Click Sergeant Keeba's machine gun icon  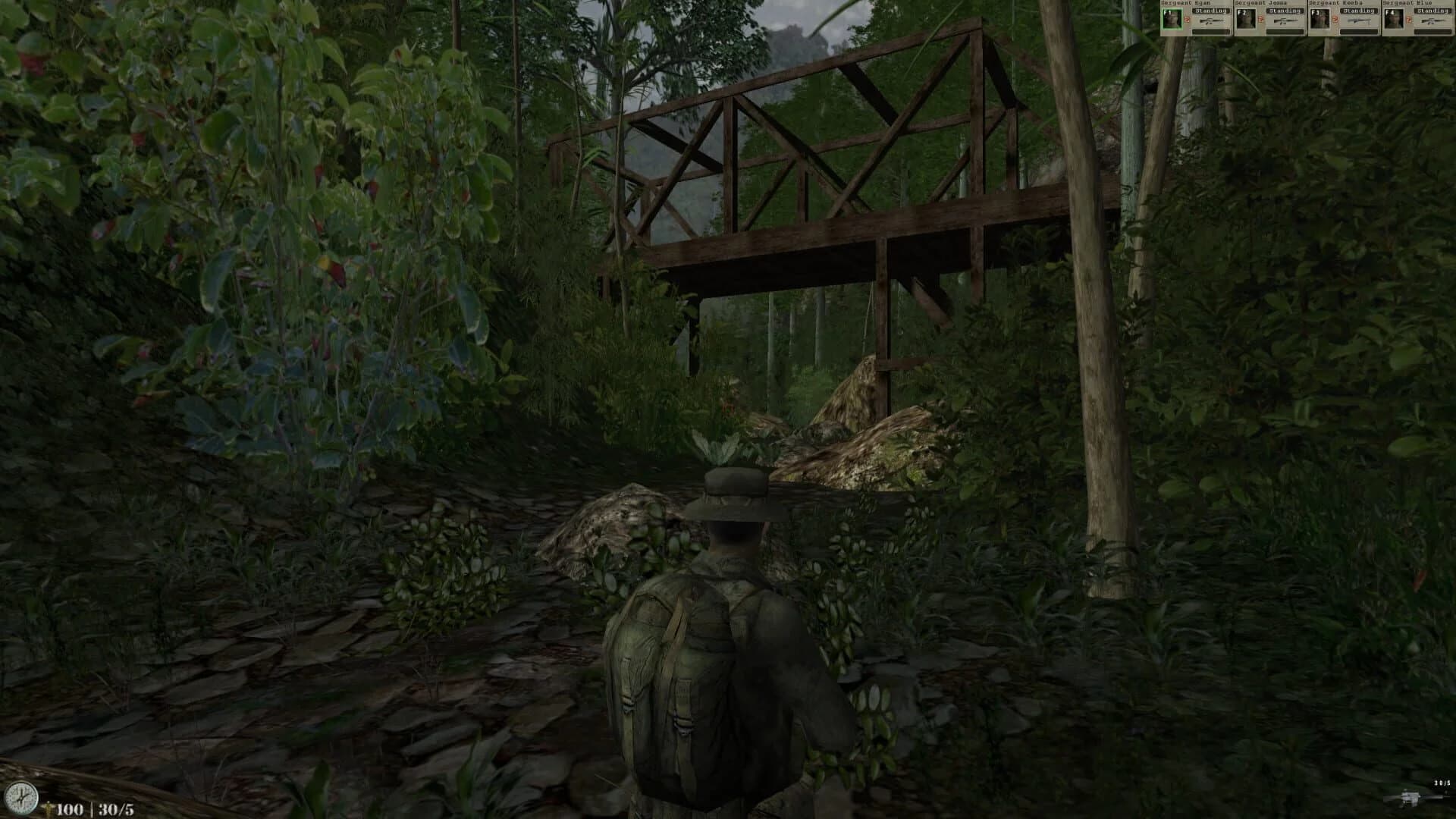(x=1360, y=21)
